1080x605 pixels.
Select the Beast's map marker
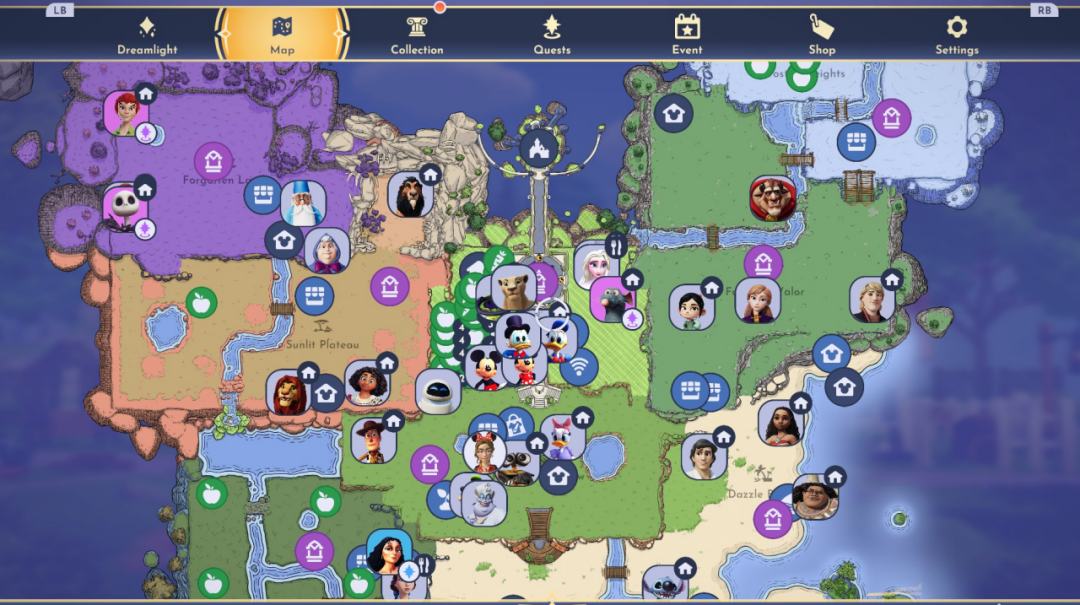click(x=772, y=198)
